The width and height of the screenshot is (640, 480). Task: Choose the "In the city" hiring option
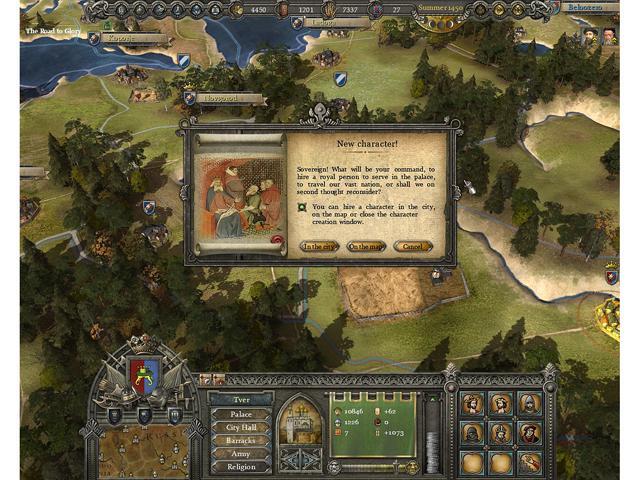[x=321, y=246]
